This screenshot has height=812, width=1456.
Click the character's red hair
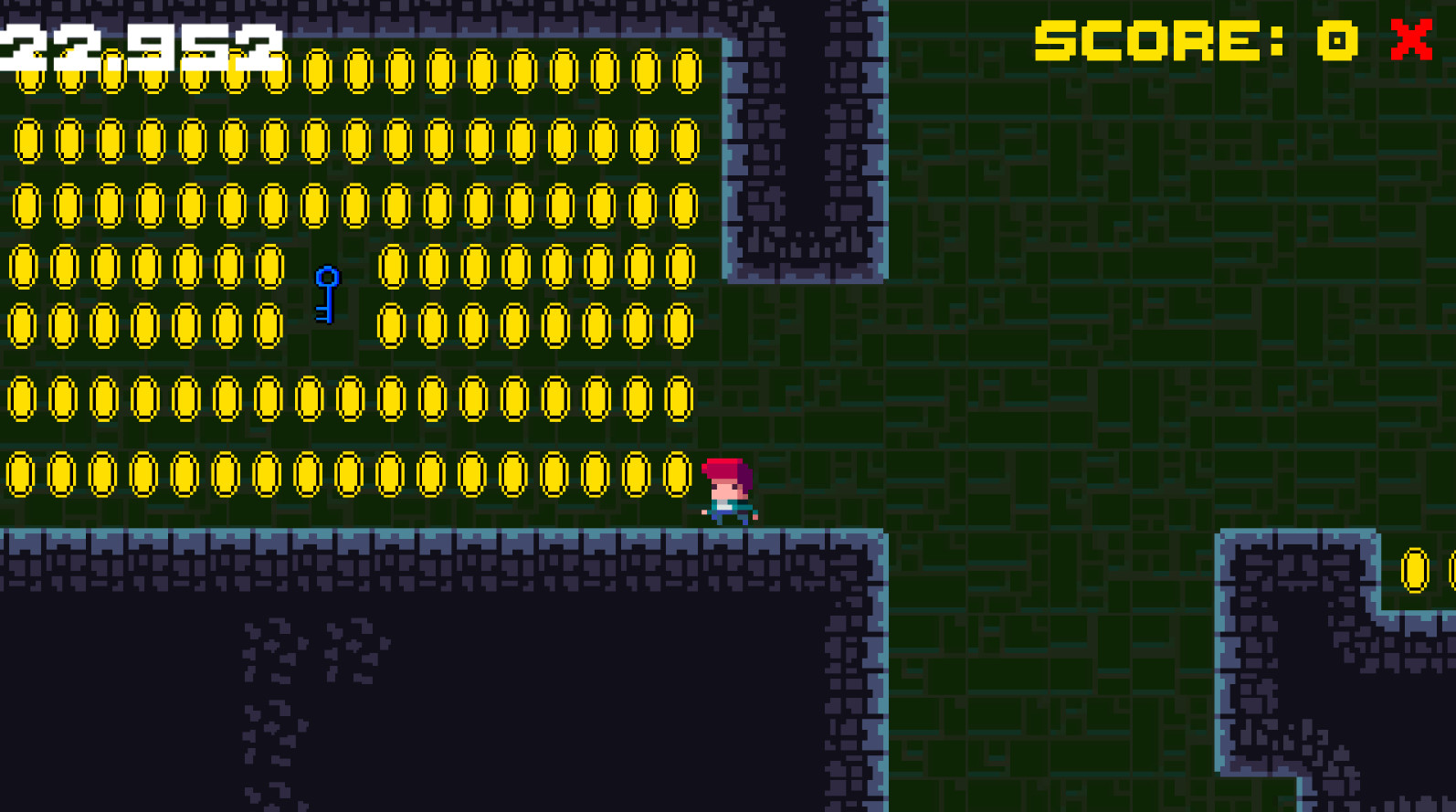point(726,468)
